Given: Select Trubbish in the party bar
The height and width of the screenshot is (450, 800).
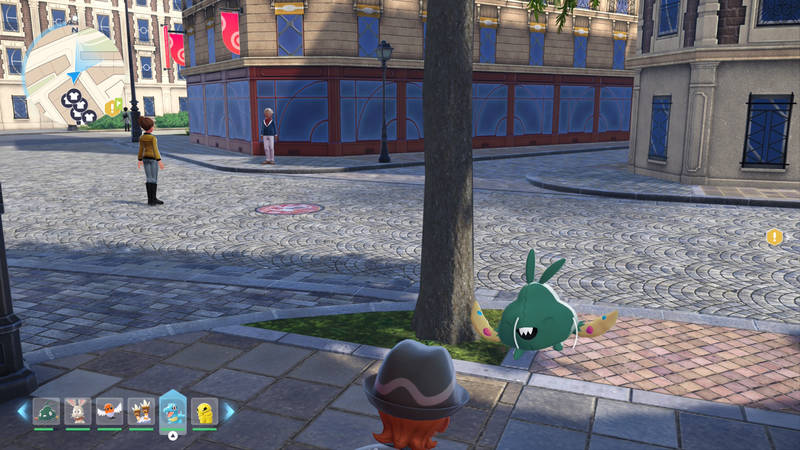Looking at the screenshot, I should click(46, 411).
